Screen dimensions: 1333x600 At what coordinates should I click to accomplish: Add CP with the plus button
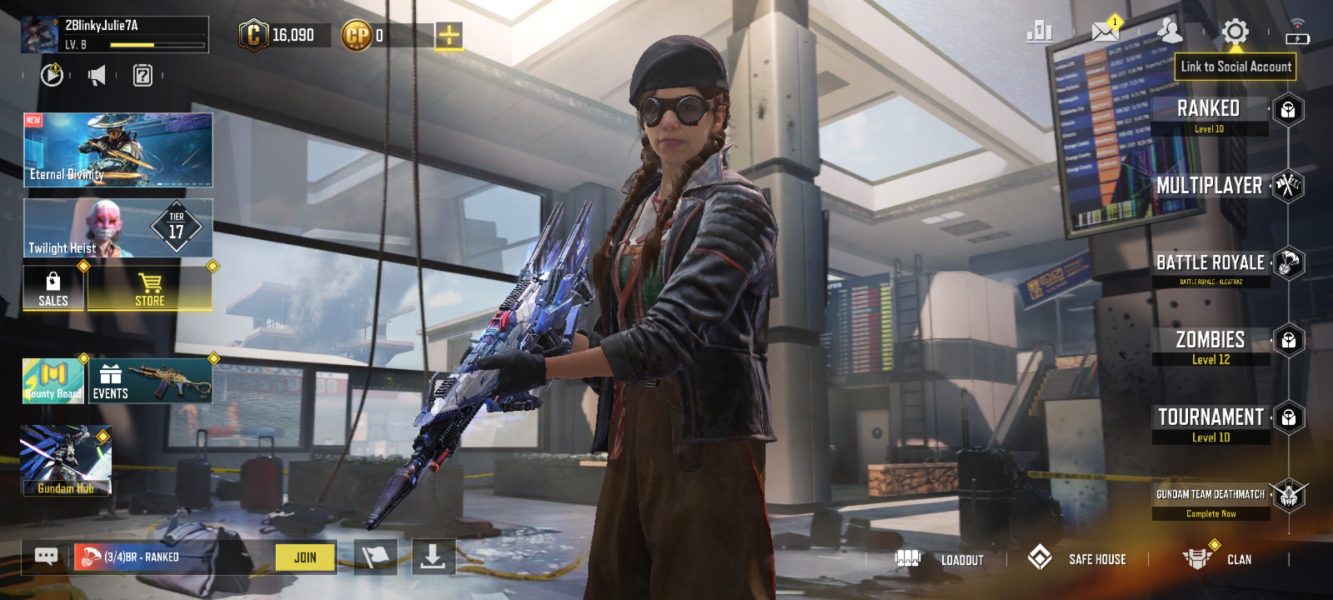(x=449, y=36)
